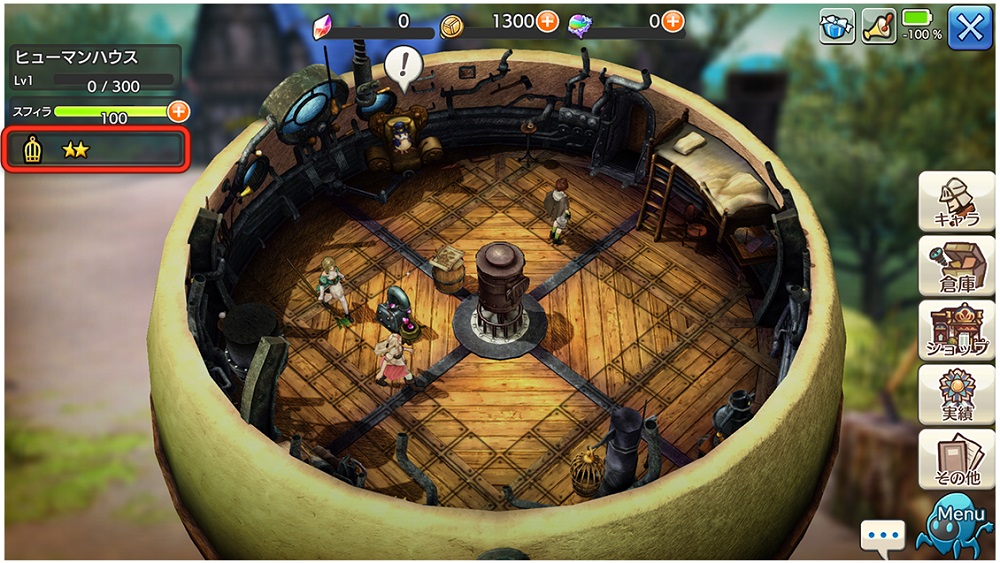Enter the ショップ shop
Viewport: 1000px width, 563px height.
pos(956,330)
